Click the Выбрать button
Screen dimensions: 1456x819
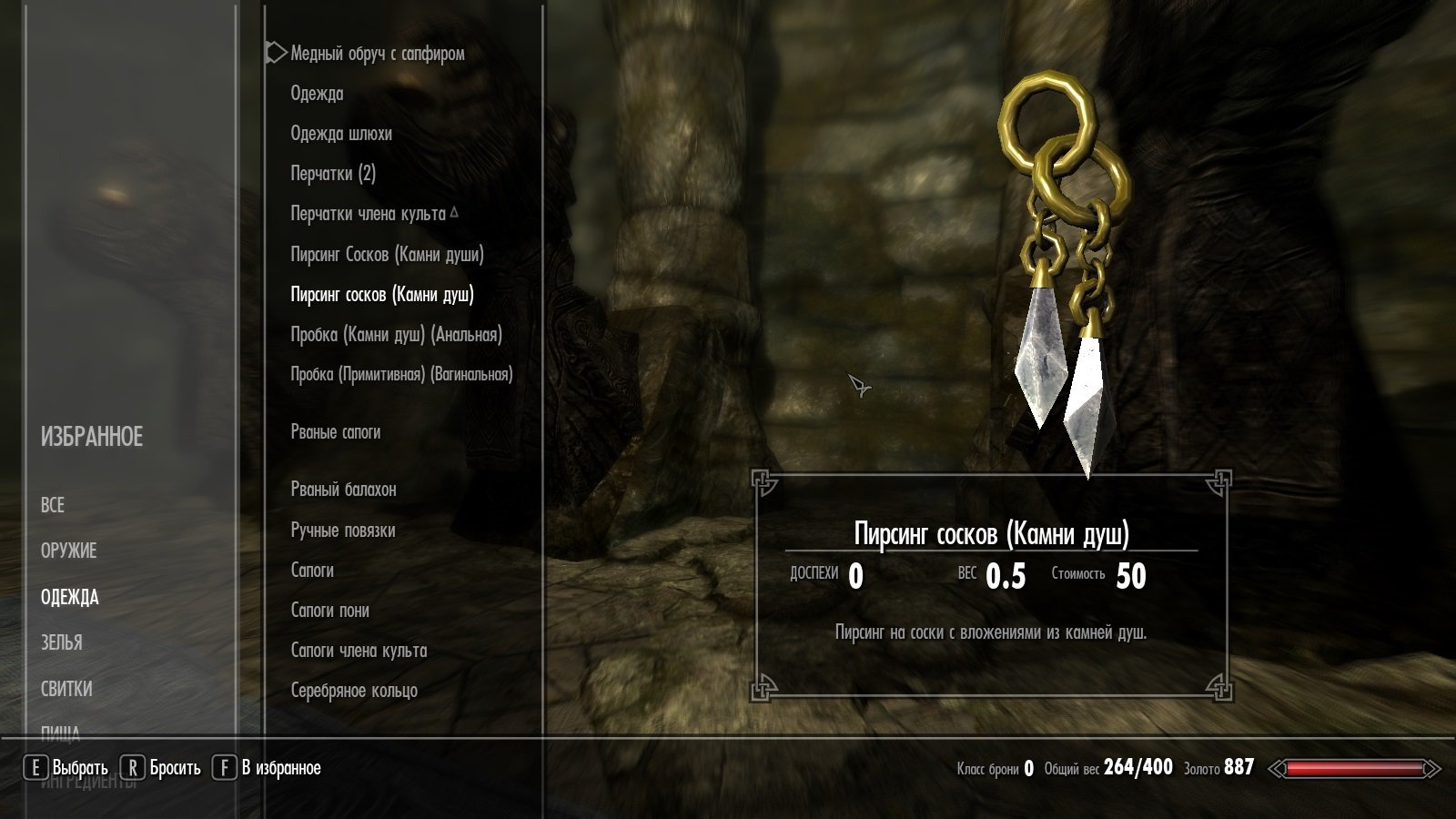67,768
